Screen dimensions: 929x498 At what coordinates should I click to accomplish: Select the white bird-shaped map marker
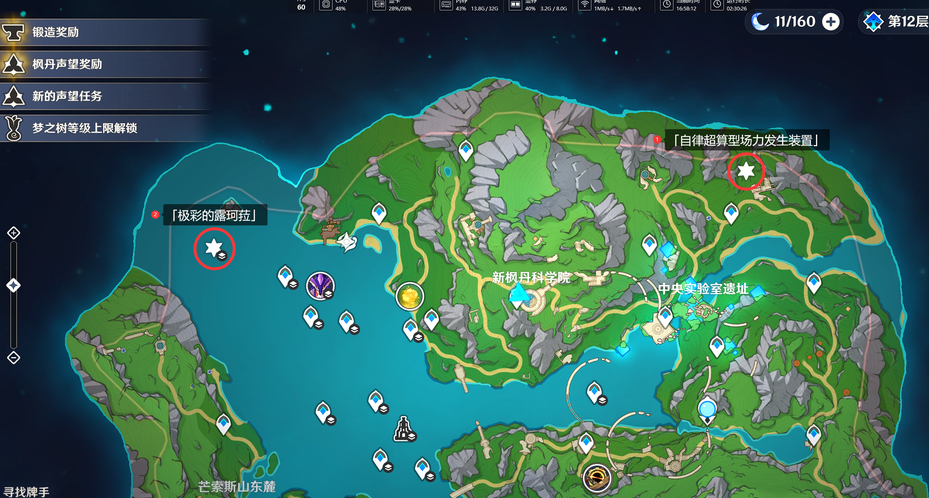pyautogui.click(x=346, y=243)
